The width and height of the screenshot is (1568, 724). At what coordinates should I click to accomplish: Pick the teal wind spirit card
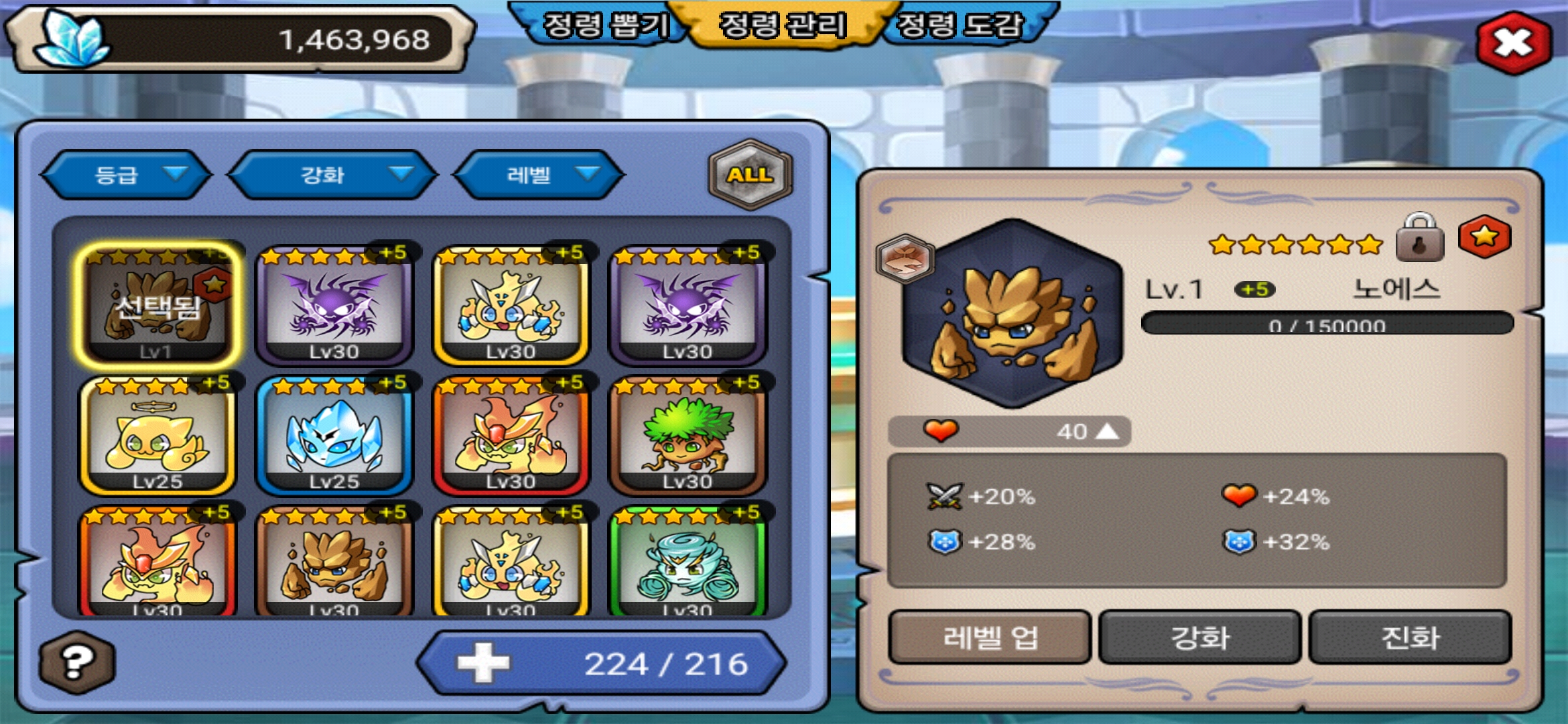pyautogui.click(x=688, y=563)
